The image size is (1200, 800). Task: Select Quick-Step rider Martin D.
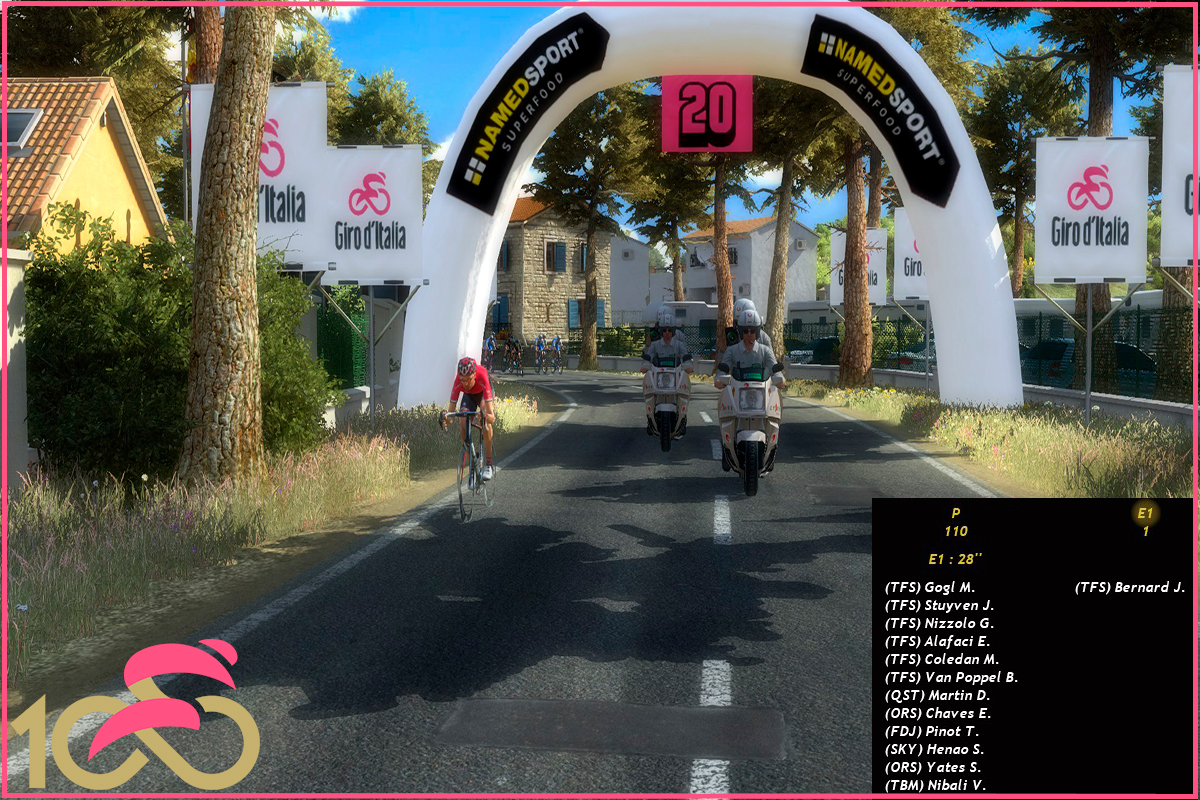(937, 695)
